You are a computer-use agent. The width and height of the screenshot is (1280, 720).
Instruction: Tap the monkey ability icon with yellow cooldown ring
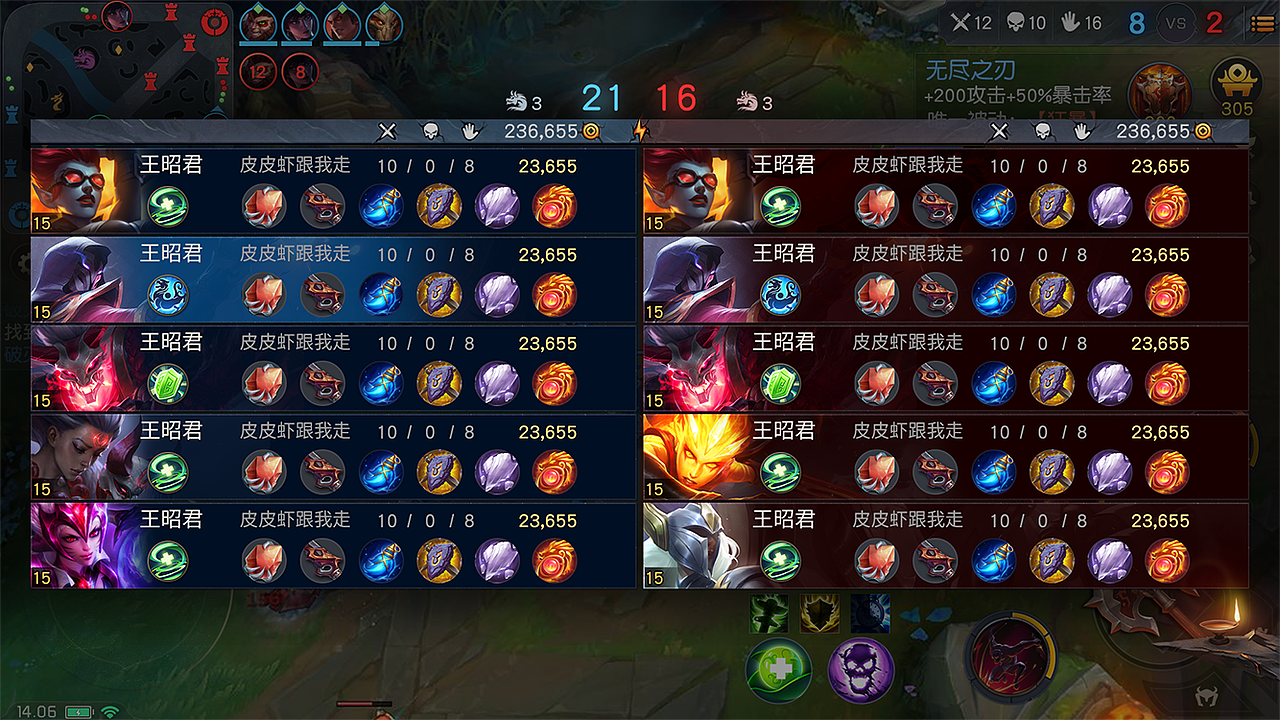coord(1010,657)
